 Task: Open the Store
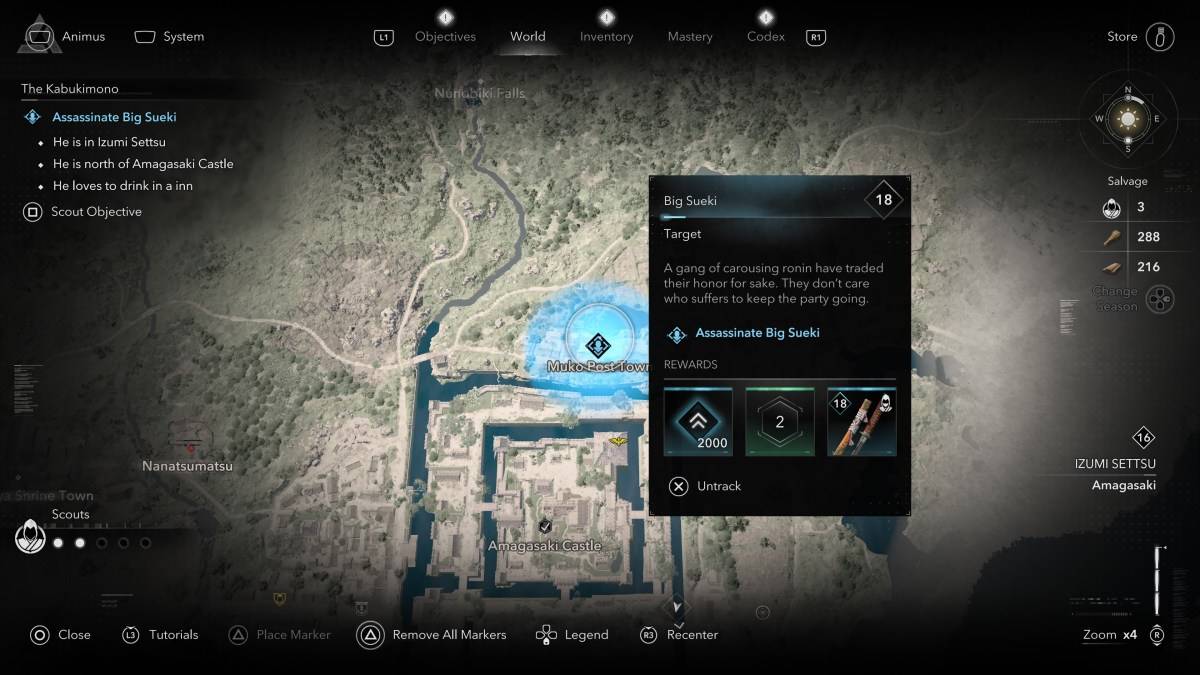(x=1140, y=37)
